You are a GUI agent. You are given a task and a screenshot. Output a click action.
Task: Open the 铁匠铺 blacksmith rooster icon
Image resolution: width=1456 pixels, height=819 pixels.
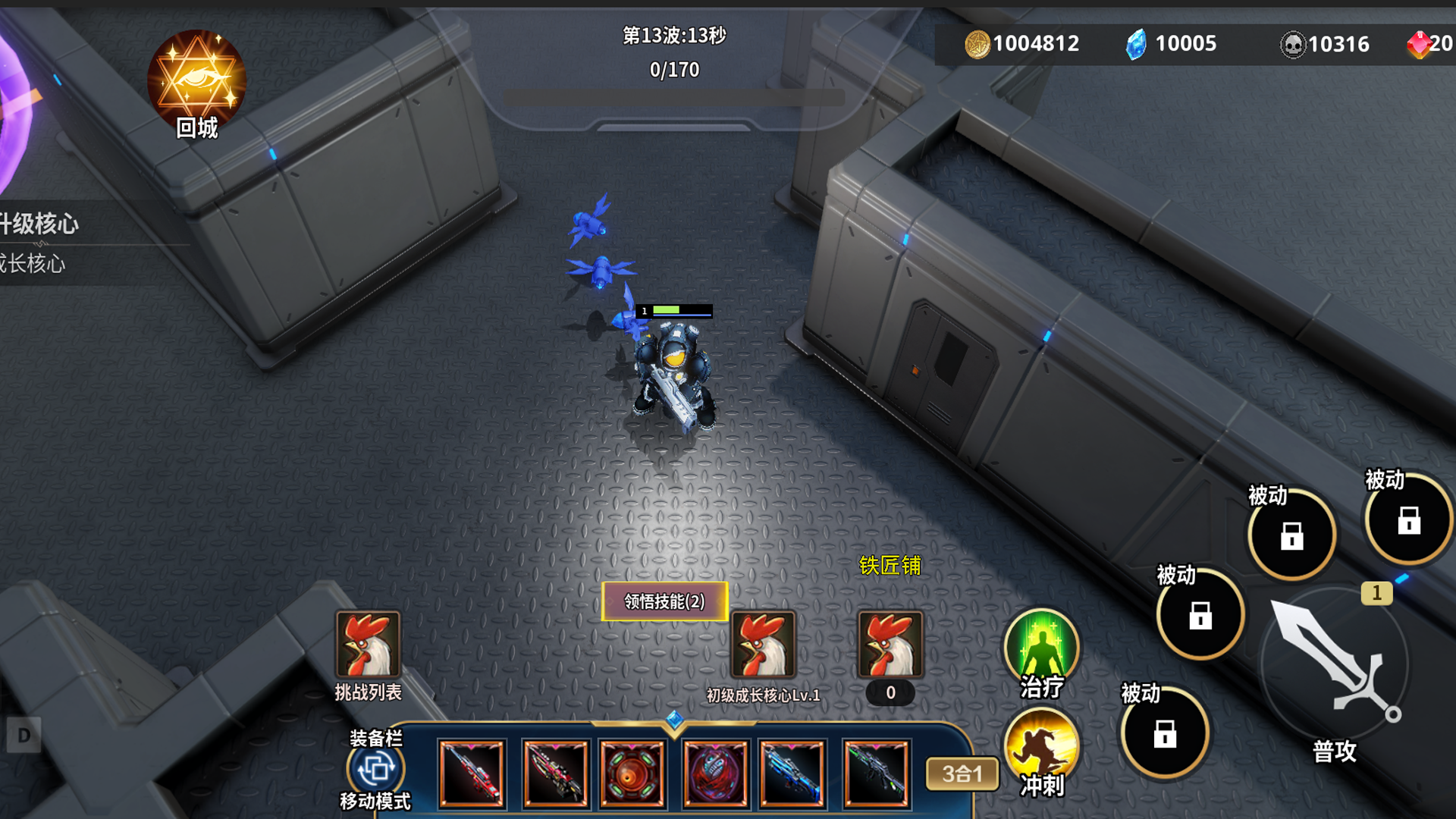tap(890, 645)
